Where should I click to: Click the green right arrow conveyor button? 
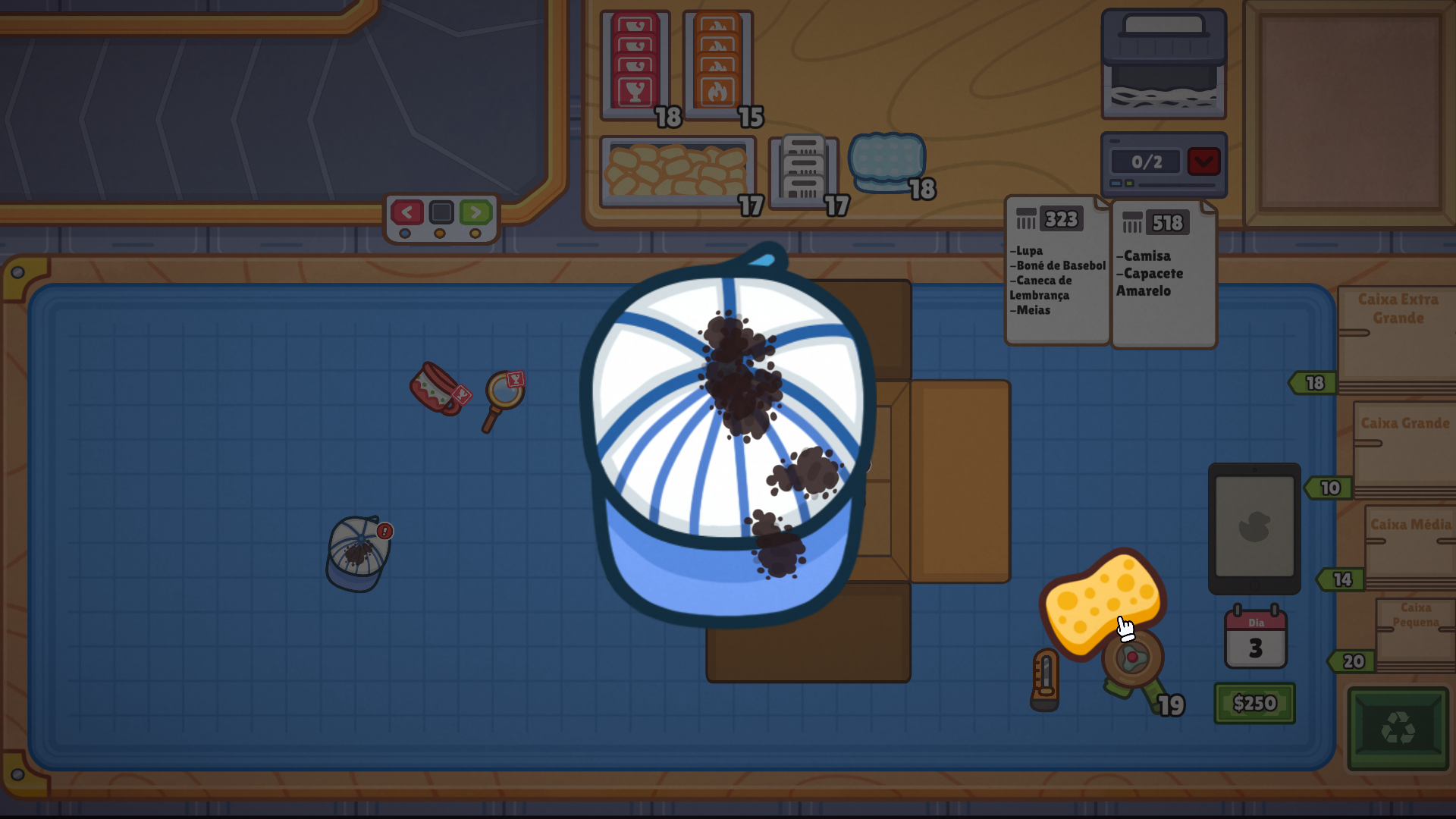pos(475,212)
